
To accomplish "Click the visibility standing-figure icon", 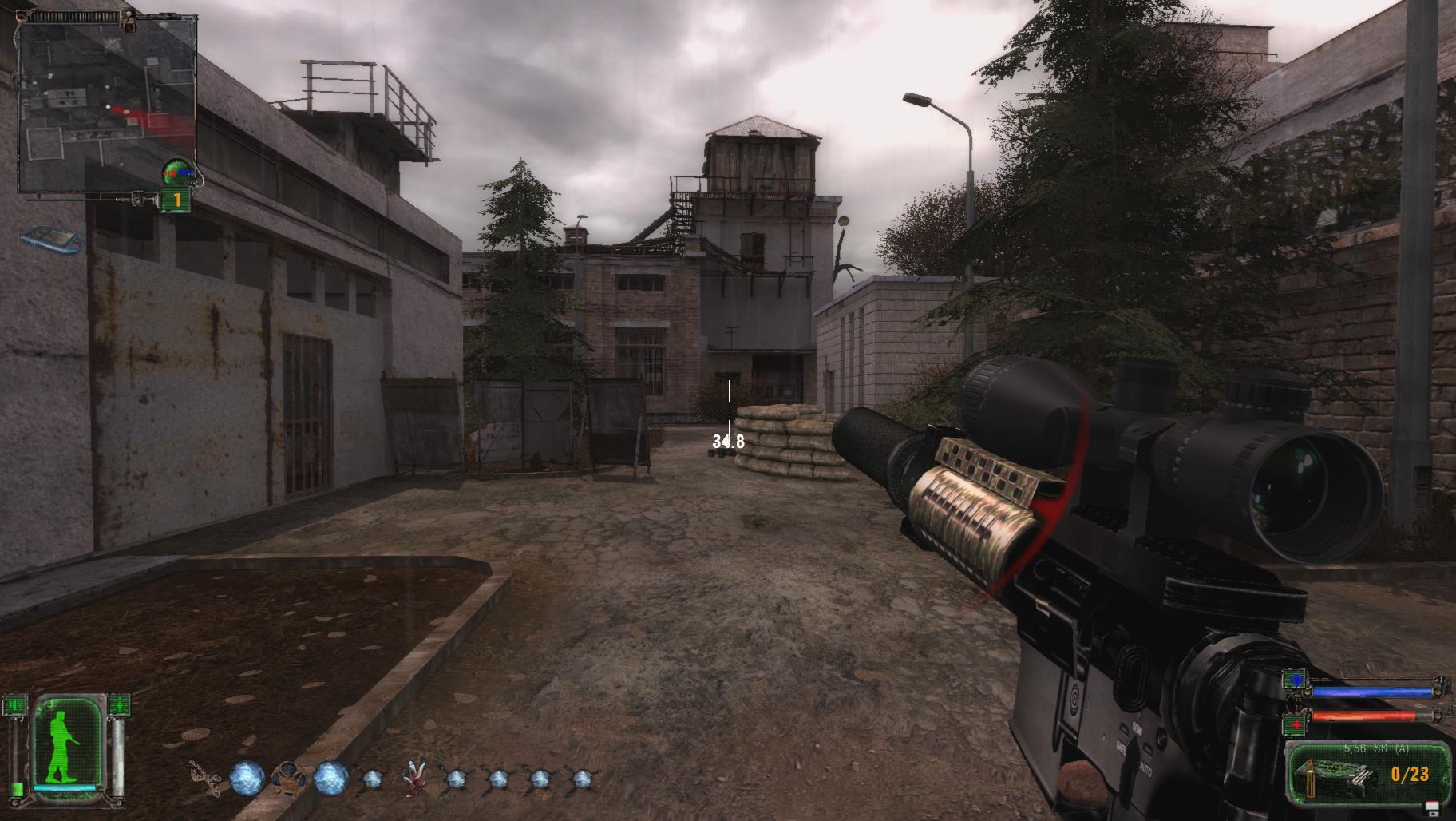I will [119, 705].
